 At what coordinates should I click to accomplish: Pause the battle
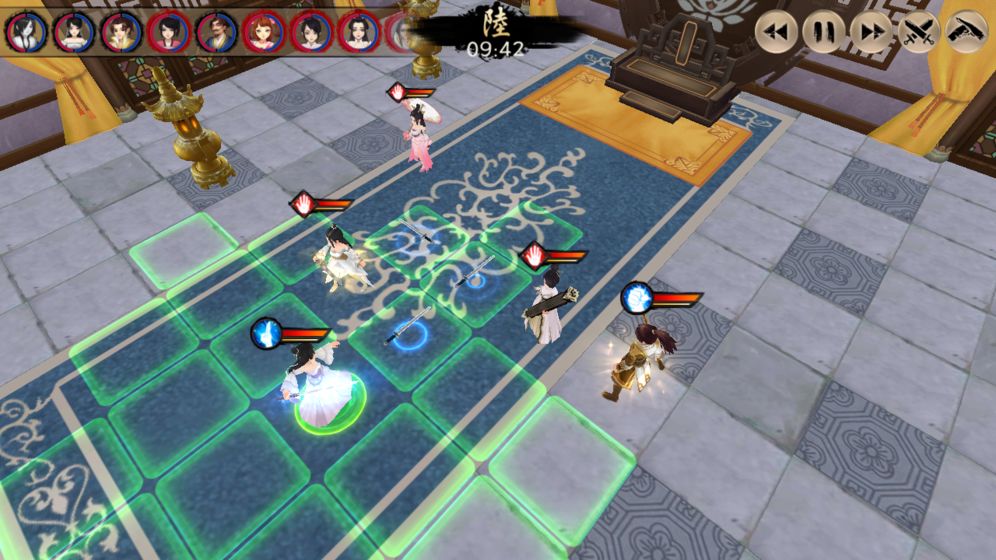click(x=822, y=32)
